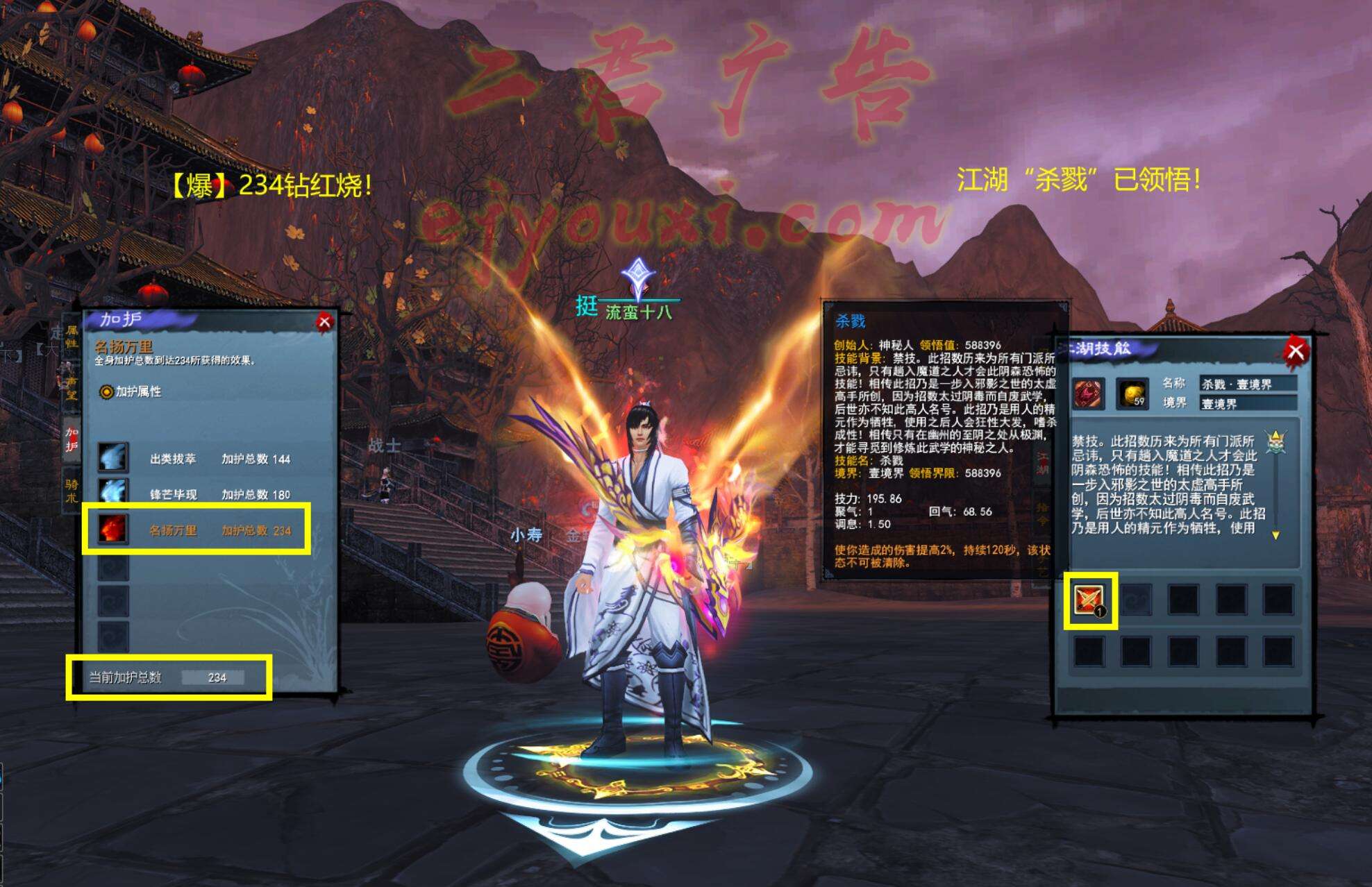Switch to the 骑术 riding tab
Image resolution: width=1372 pixels, height=887 pixels.
point(72,490)
